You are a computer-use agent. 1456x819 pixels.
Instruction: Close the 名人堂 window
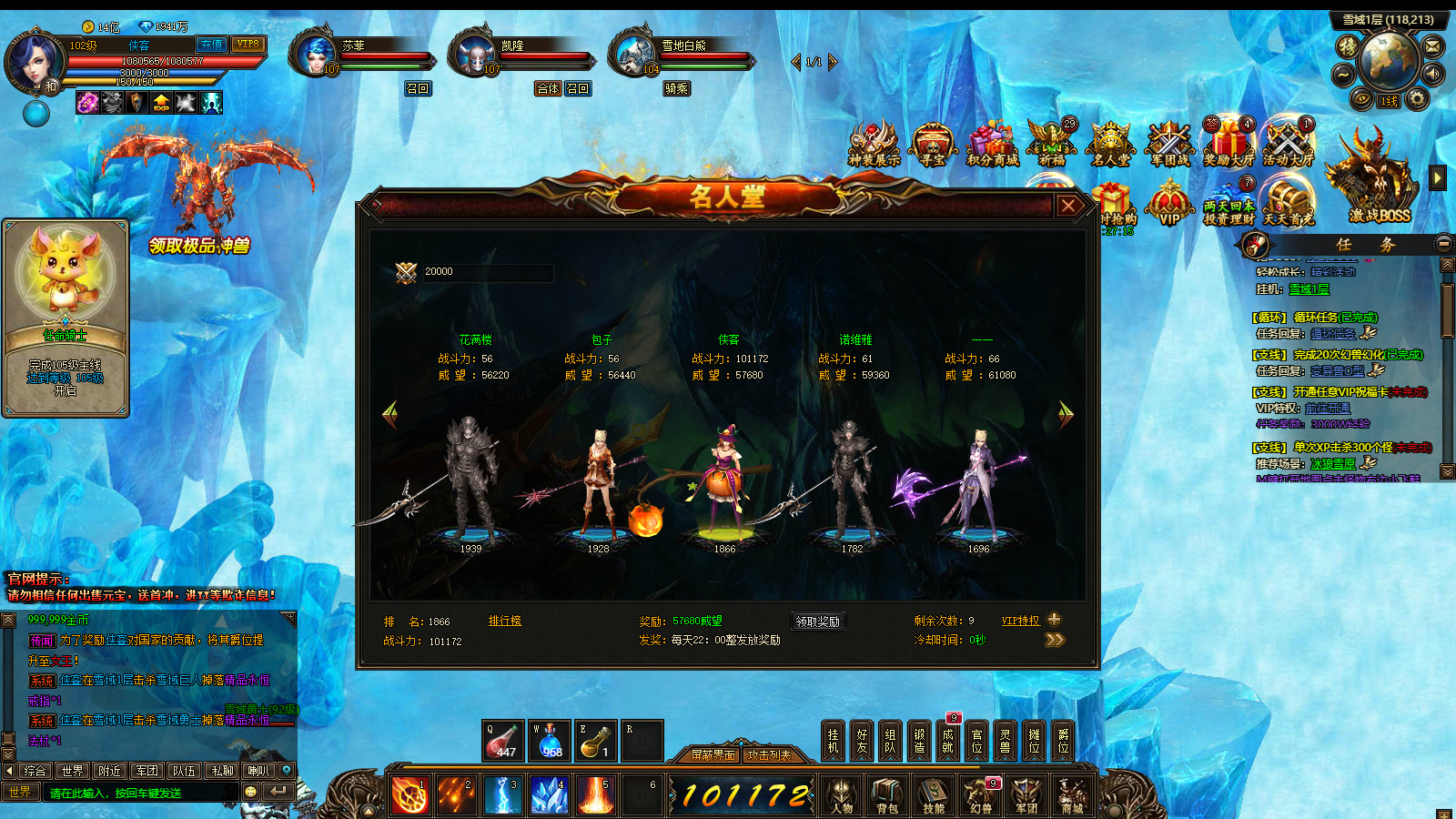(x=1068, y=206)
